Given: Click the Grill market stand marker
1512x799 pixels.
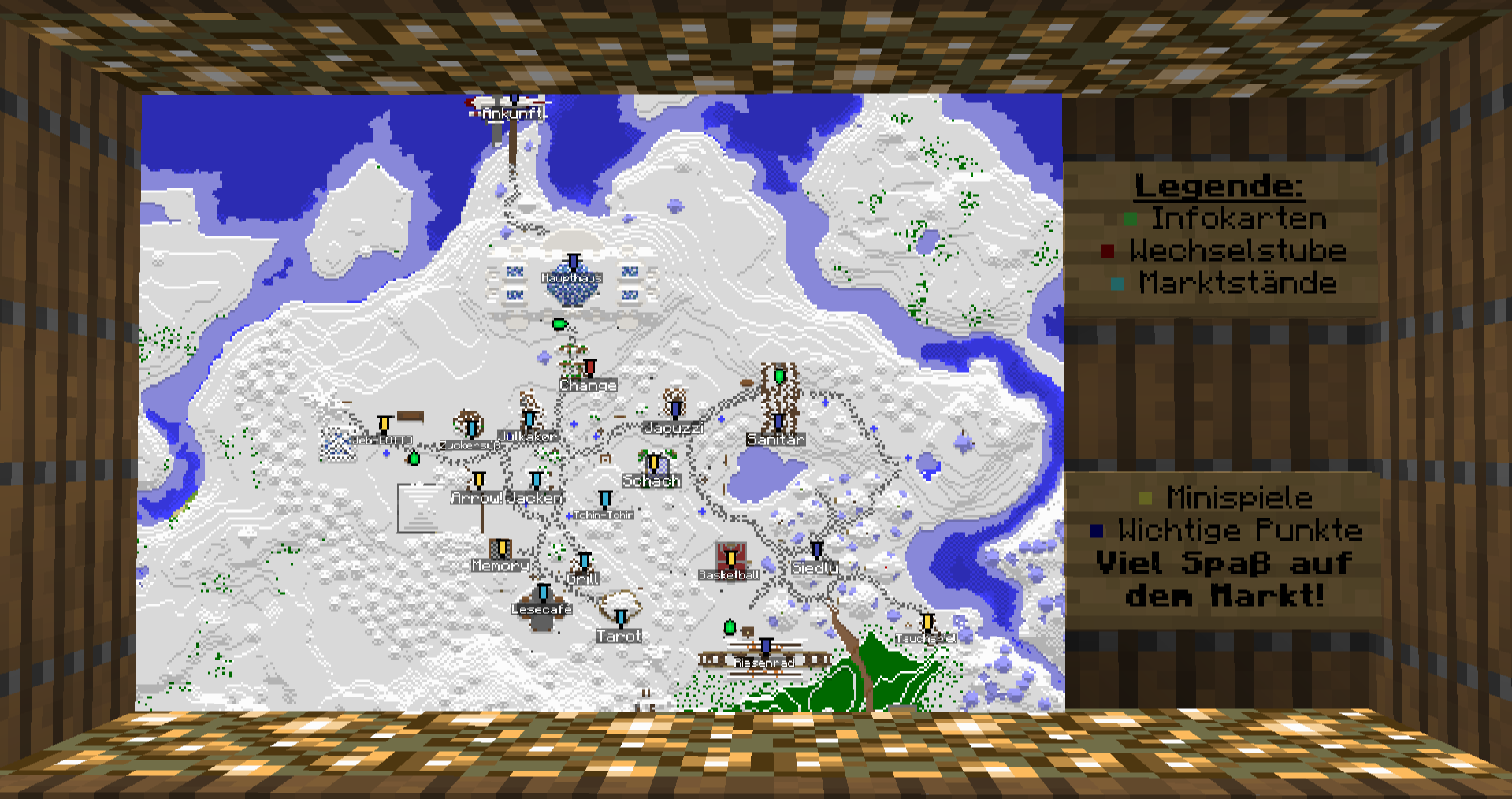Looking at the screenshot, I should coord(584,561).
